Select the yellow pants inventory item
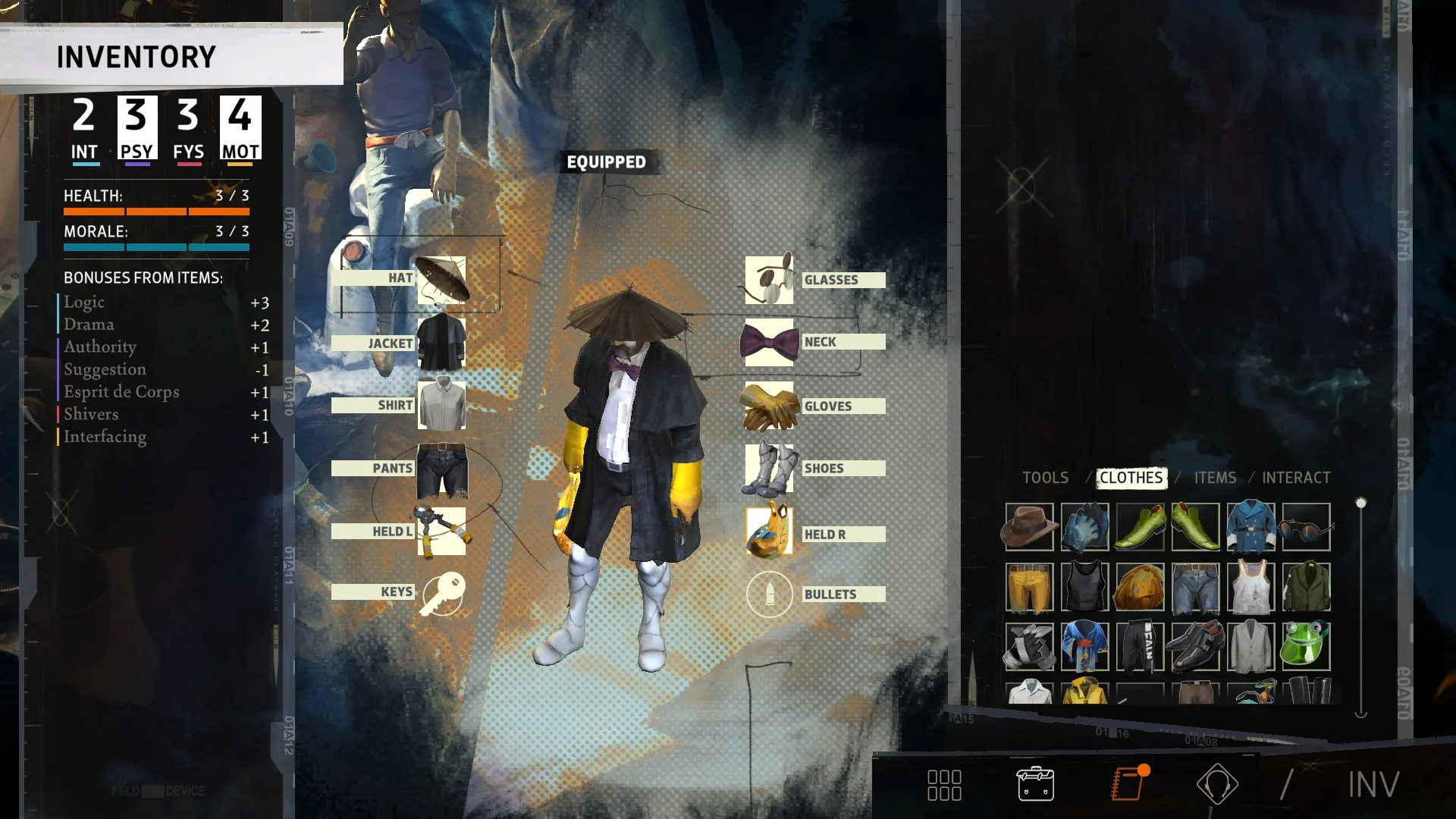This screenshot has height=819, width=1456. click(1029, 587)
